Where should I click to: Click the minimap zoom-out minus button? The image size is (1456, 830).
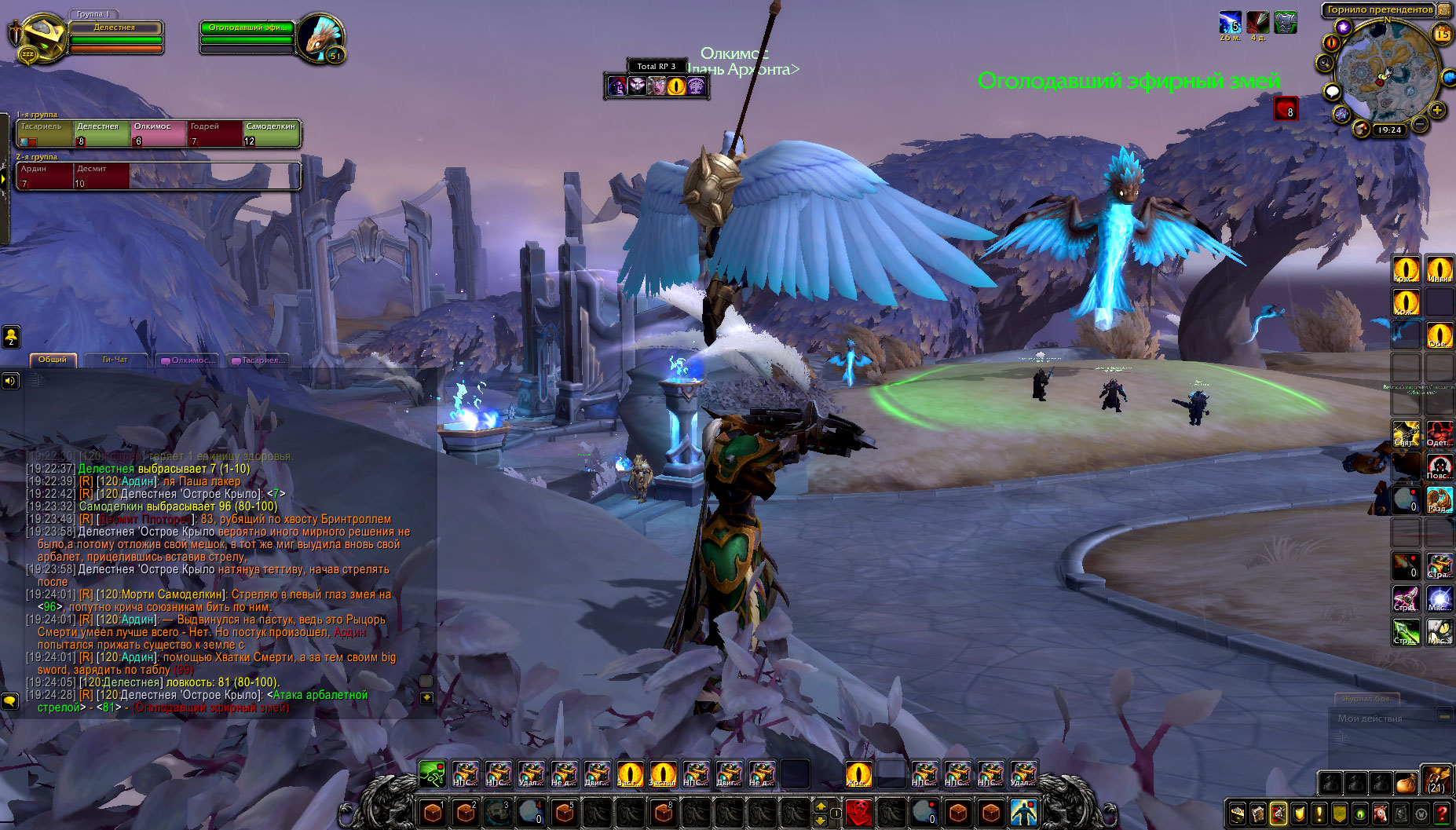1420,124
